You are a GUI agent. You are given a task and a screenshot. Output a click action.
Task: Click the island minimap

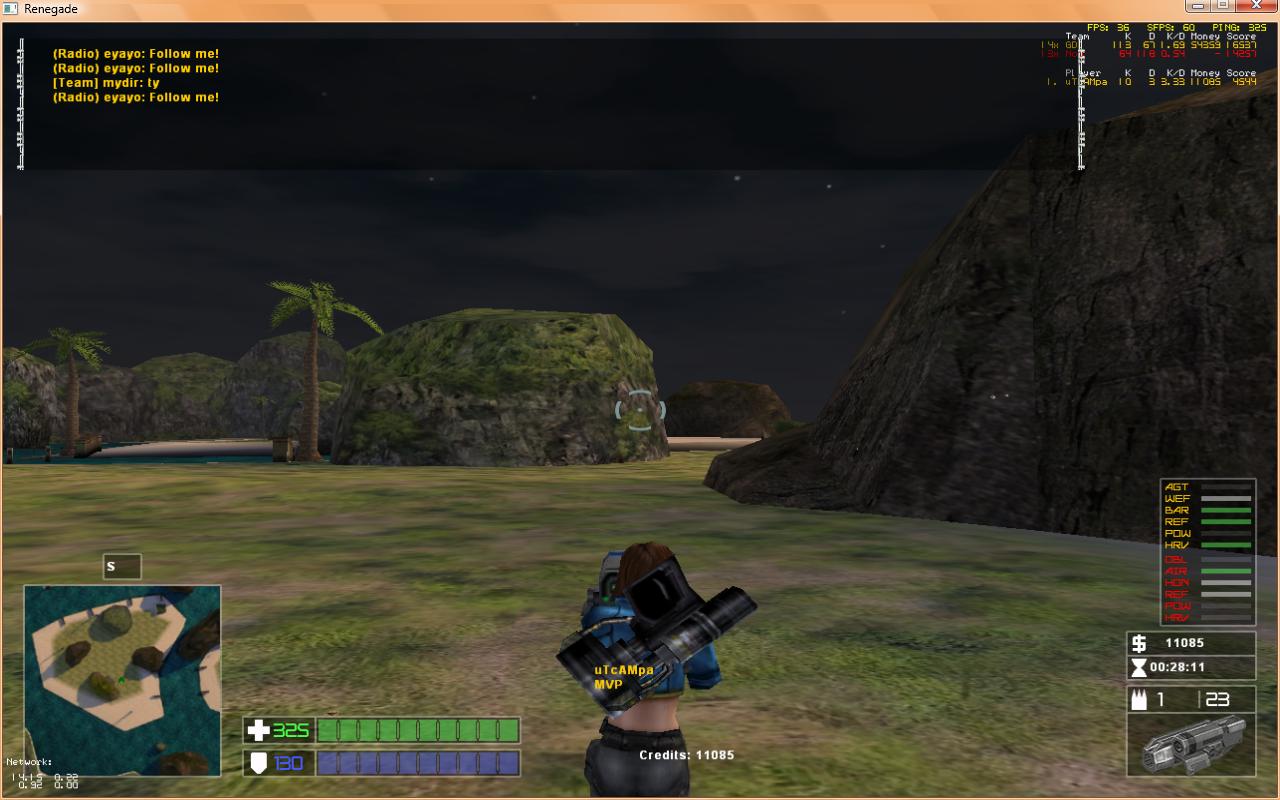pyautogui.click(x=122, y=680)
